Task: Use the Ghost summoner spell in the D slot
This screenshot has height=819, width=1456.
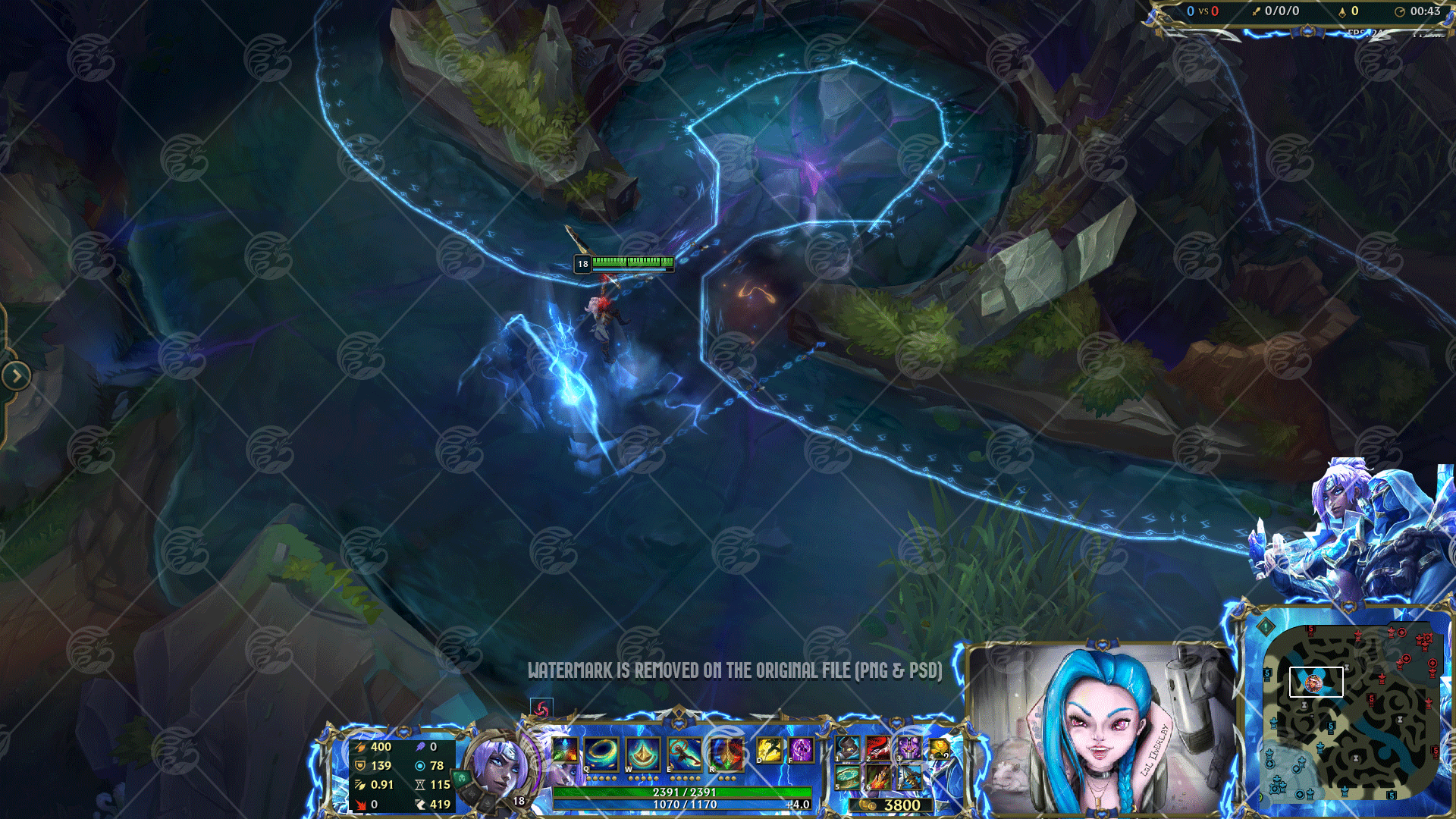Action: pyautogui.click(x=768, y=749)
